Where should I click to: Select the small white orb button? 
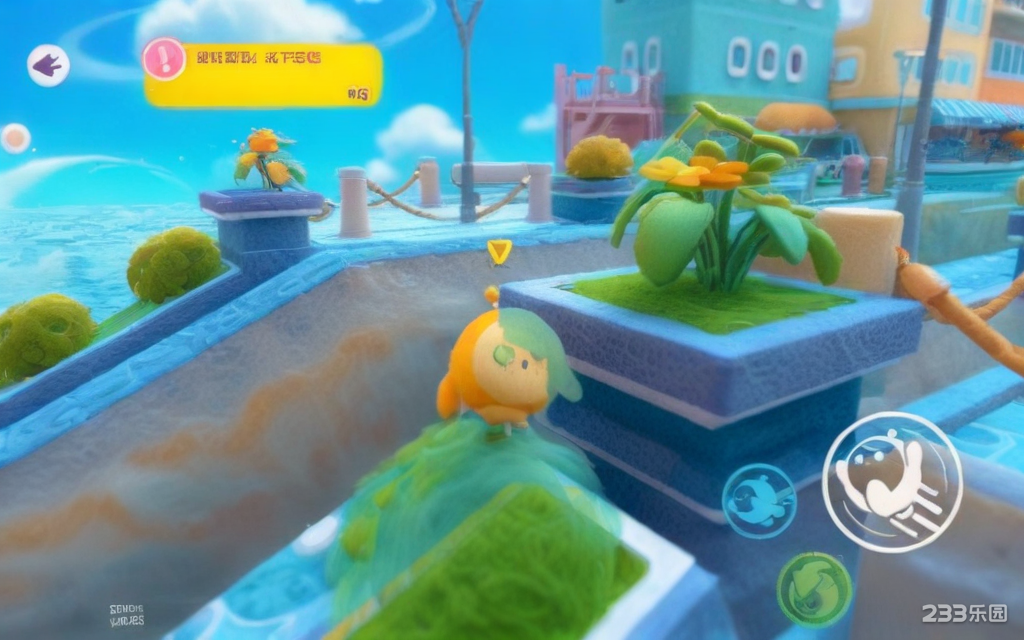[15, 138]
